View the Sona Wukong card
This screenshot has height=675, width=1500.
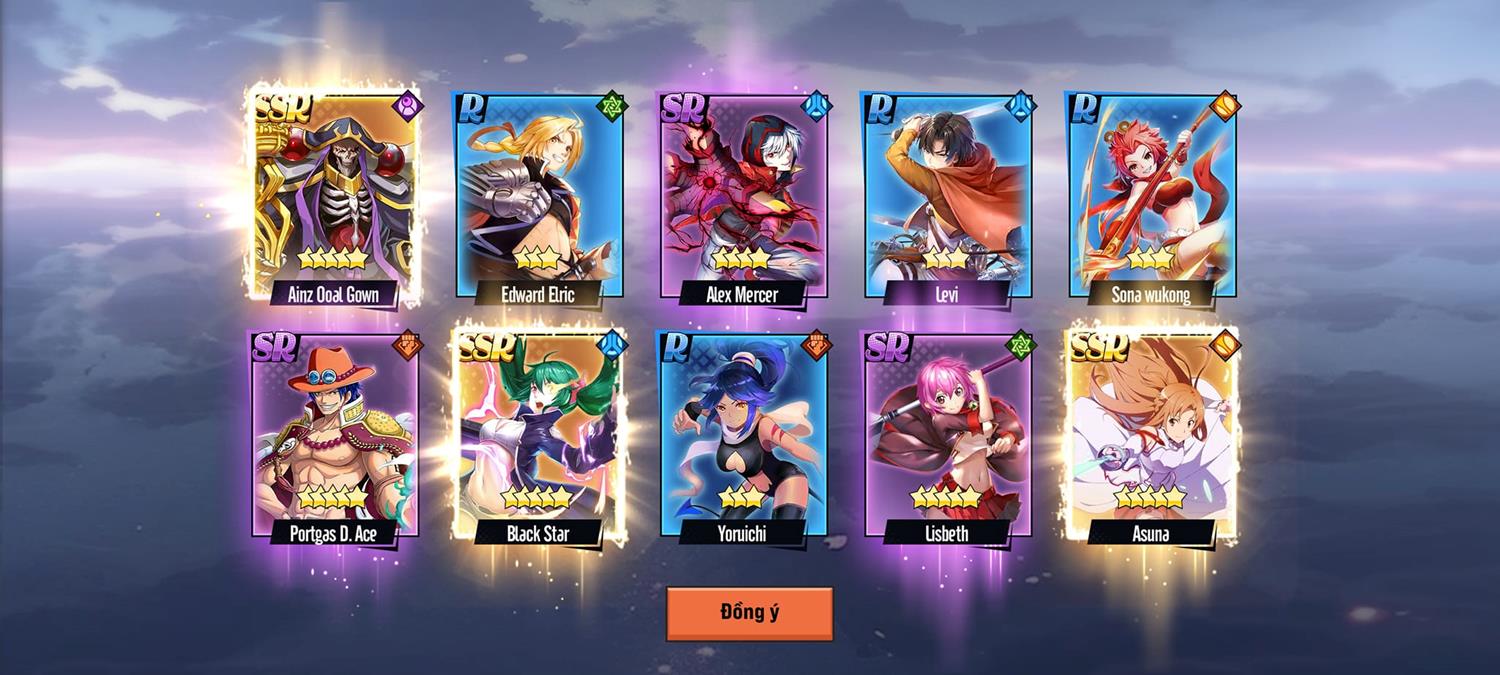click(1152, 195)
